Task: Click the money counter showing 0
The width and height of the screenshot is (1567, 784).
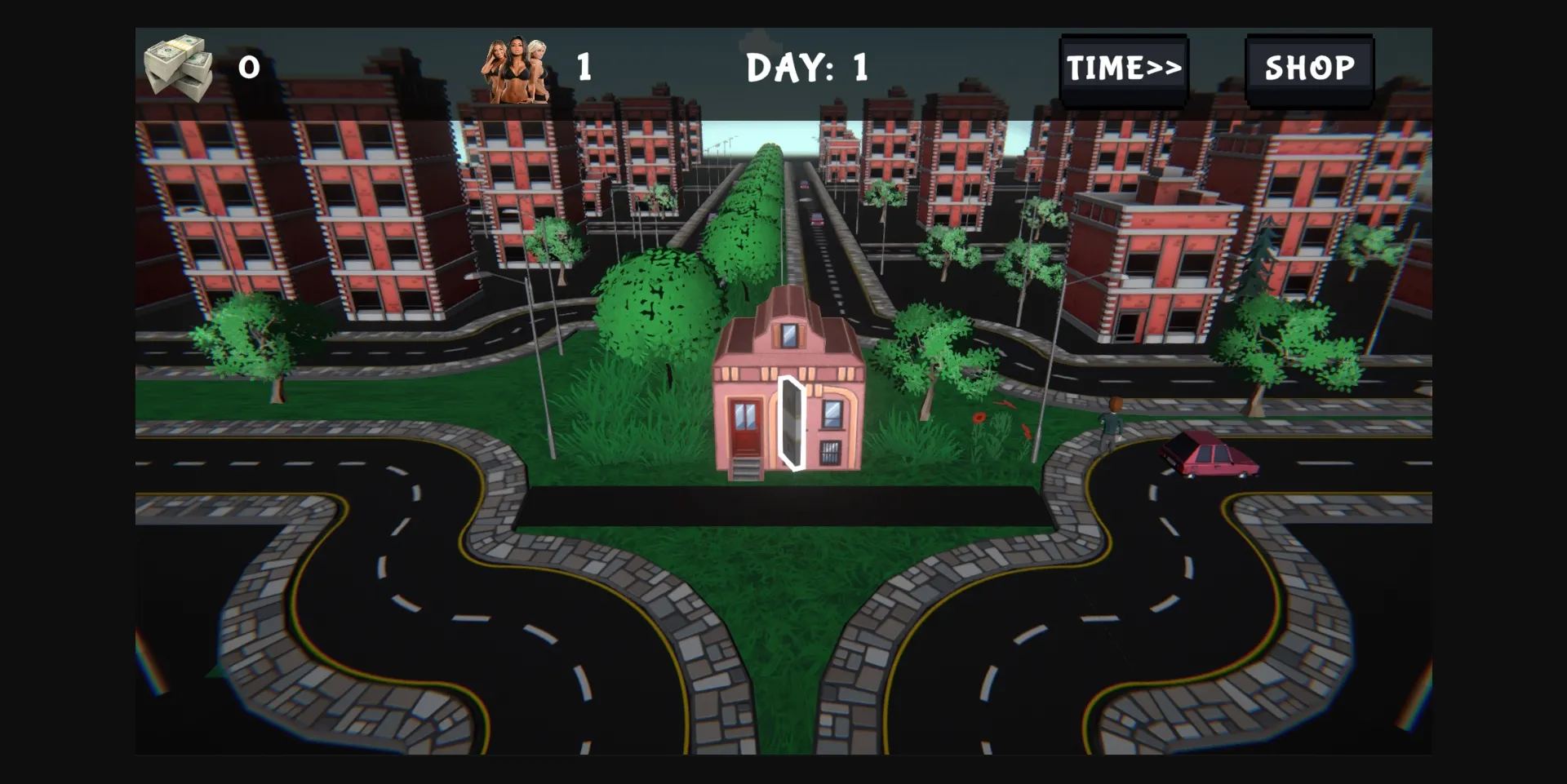Action: pyautogui.click(x=249, y=69)
